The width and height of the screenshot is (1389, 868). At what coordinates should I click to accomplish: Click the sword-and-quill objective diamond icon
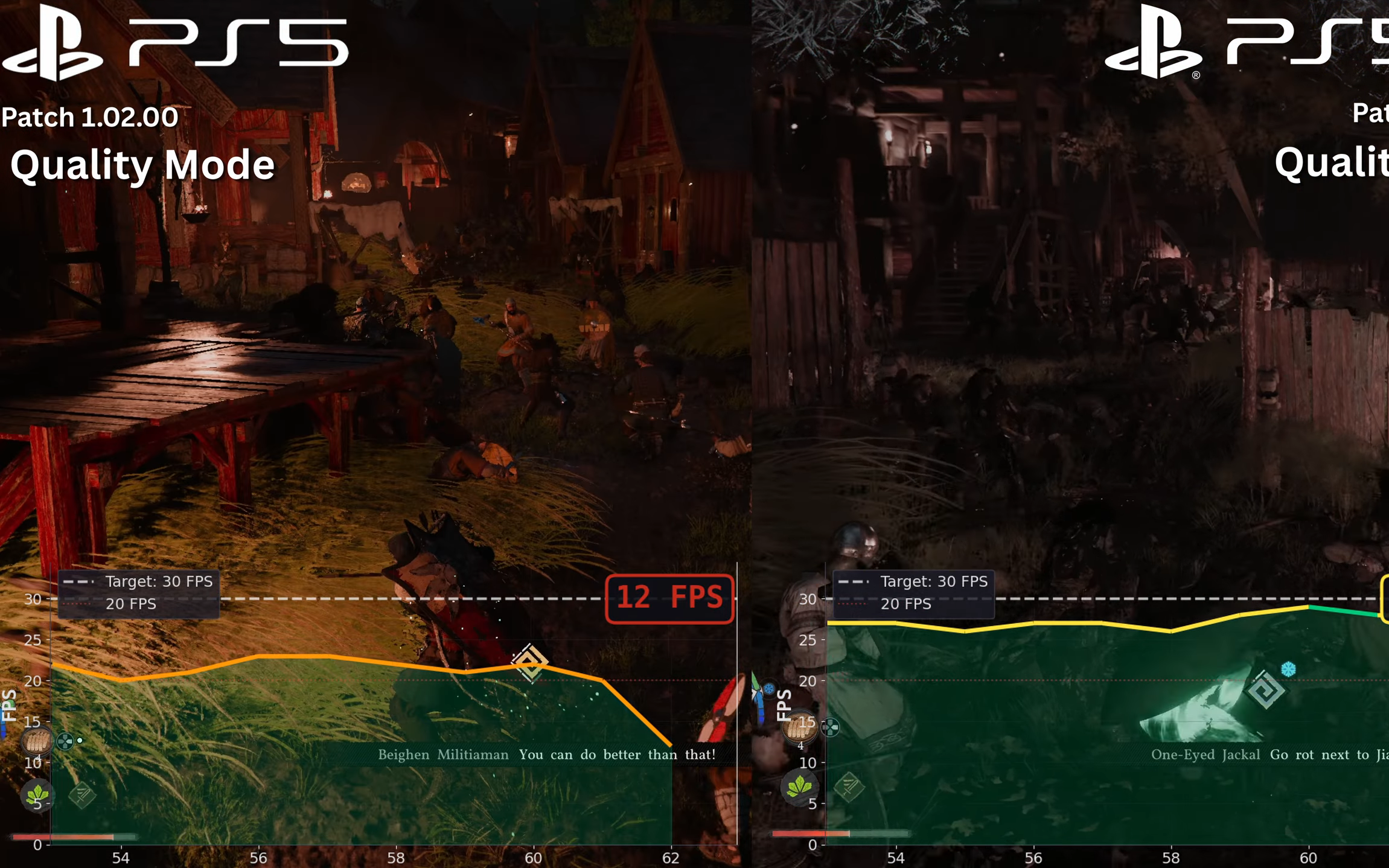pyautogui.click(x=83, y=795)
